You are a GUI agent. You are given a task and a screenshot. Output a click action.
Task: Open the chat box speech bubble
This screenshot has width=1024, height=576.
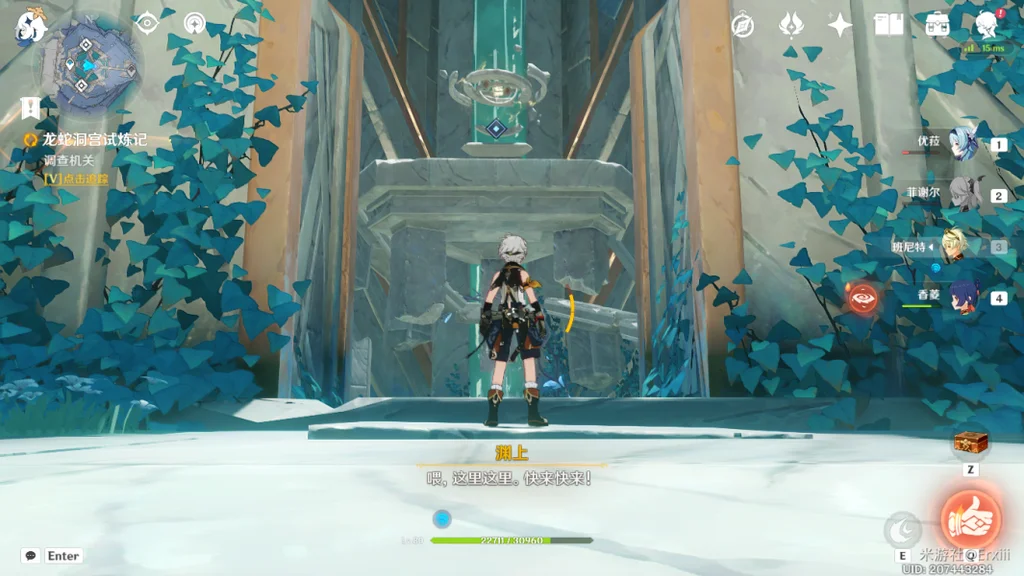(x=31, y=556)
